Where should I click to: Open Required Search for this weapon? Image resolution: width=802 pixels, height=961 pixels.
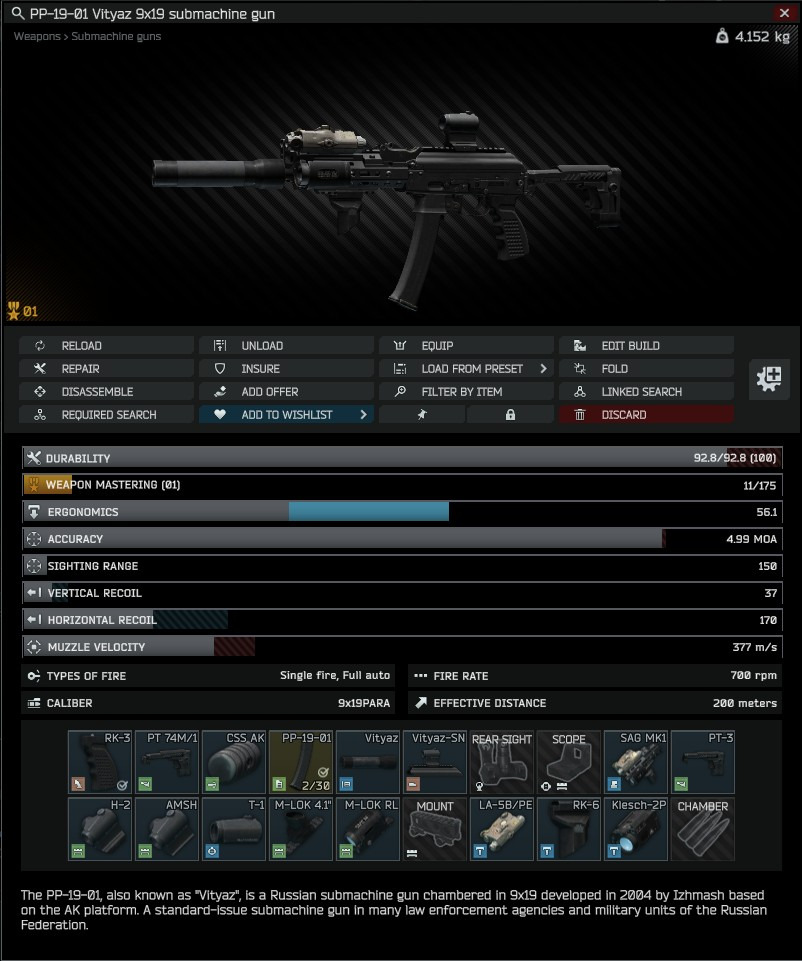[105, 414]
